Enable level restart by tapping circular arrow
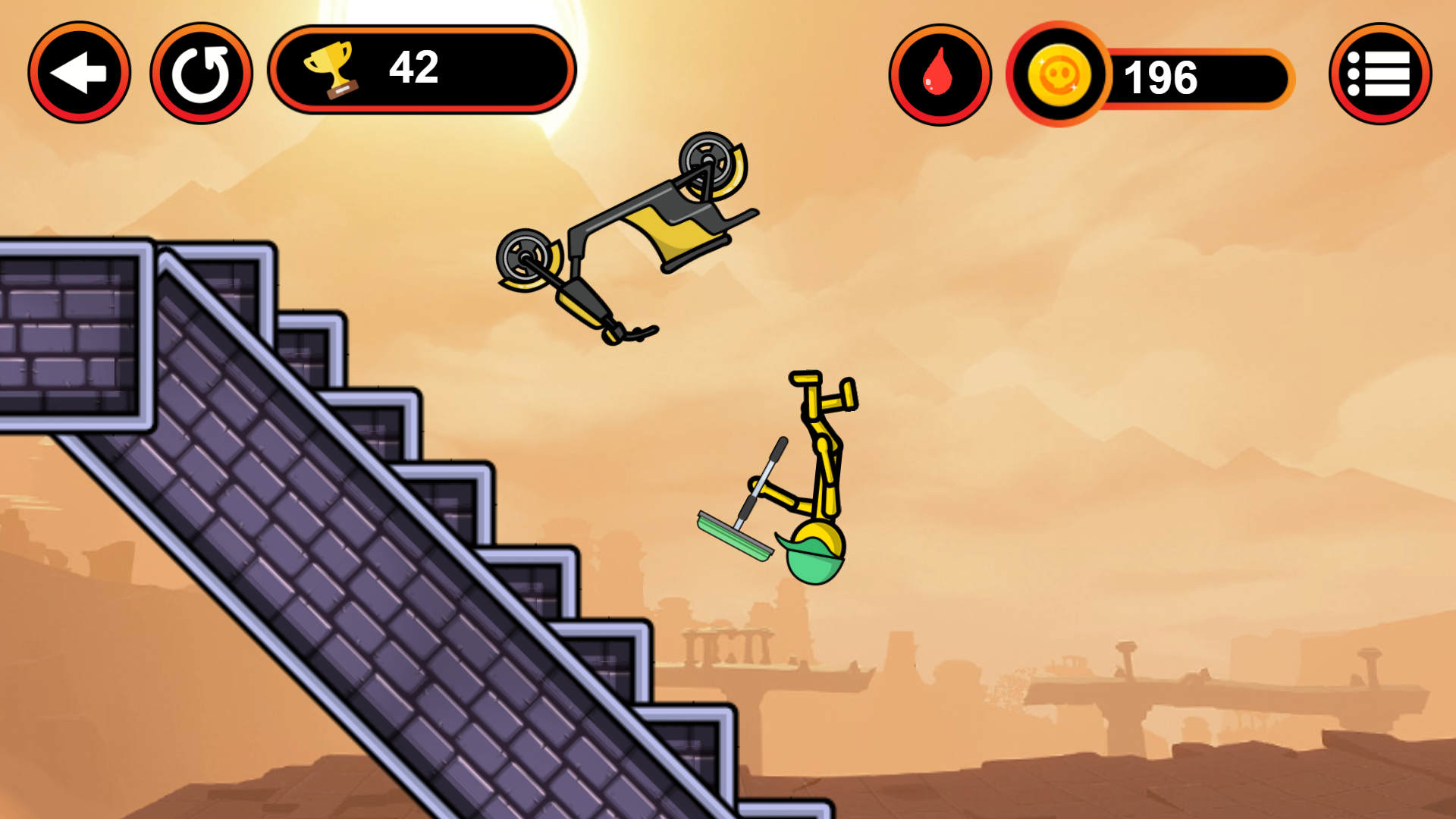 [202, 72]
